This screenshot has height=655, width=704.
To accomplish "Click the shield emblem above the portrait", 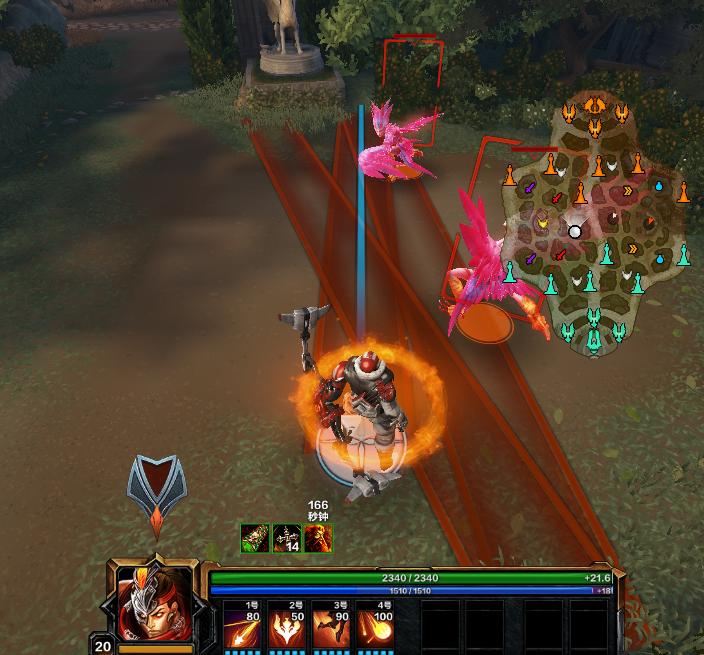I will [157, 490].
